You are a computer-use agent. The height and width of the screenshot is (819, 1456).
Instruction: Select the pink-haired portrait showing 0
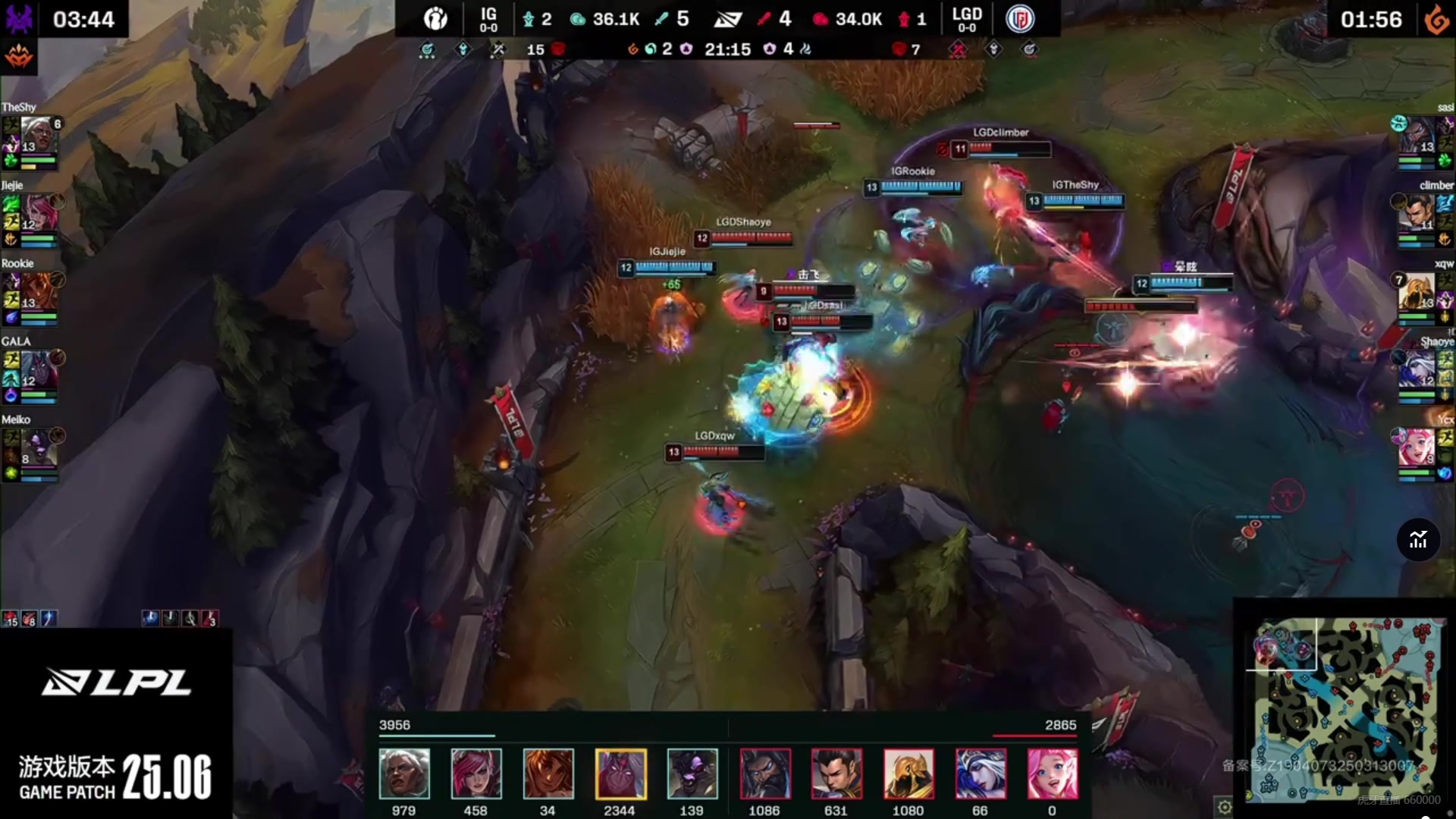coord(1053,773)
